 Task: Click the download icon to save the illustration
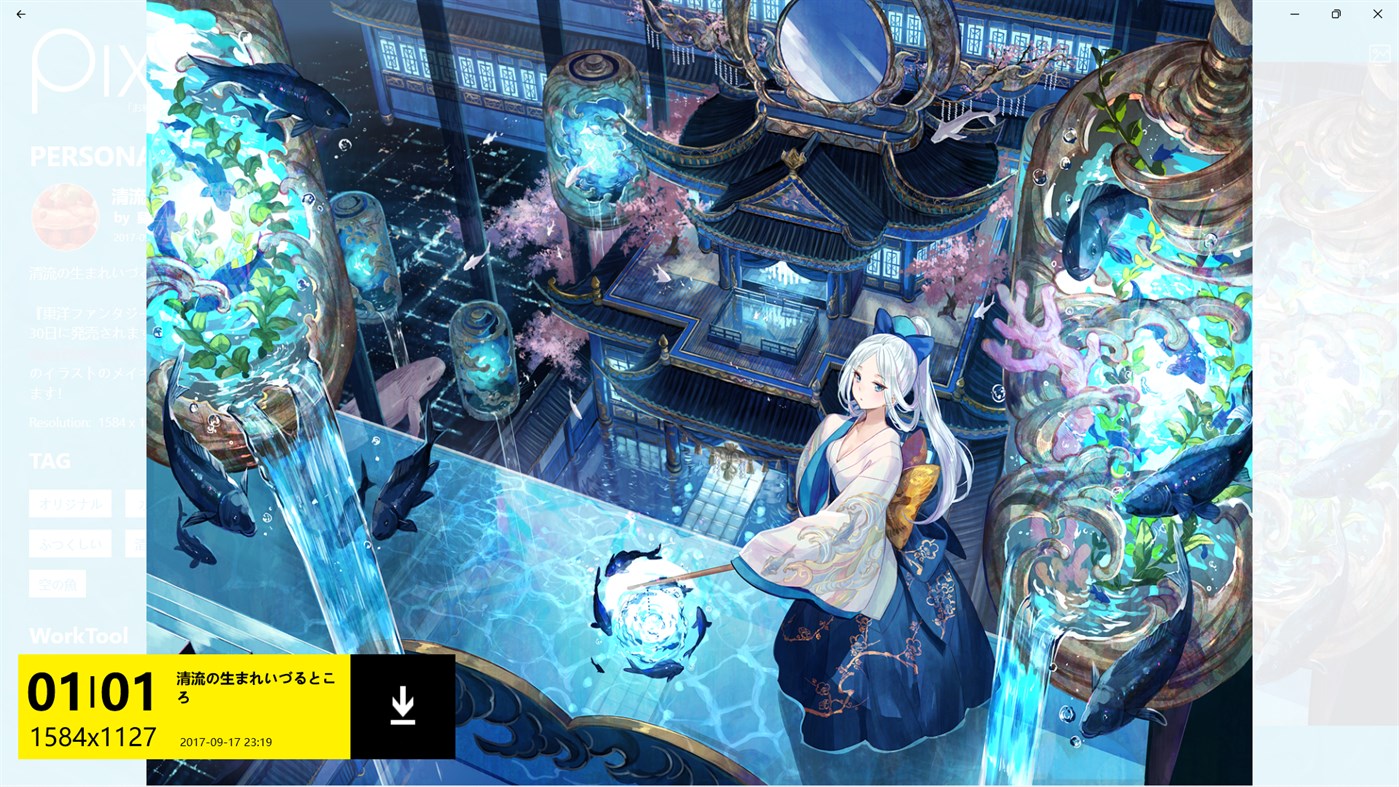[x=401, y=703]
